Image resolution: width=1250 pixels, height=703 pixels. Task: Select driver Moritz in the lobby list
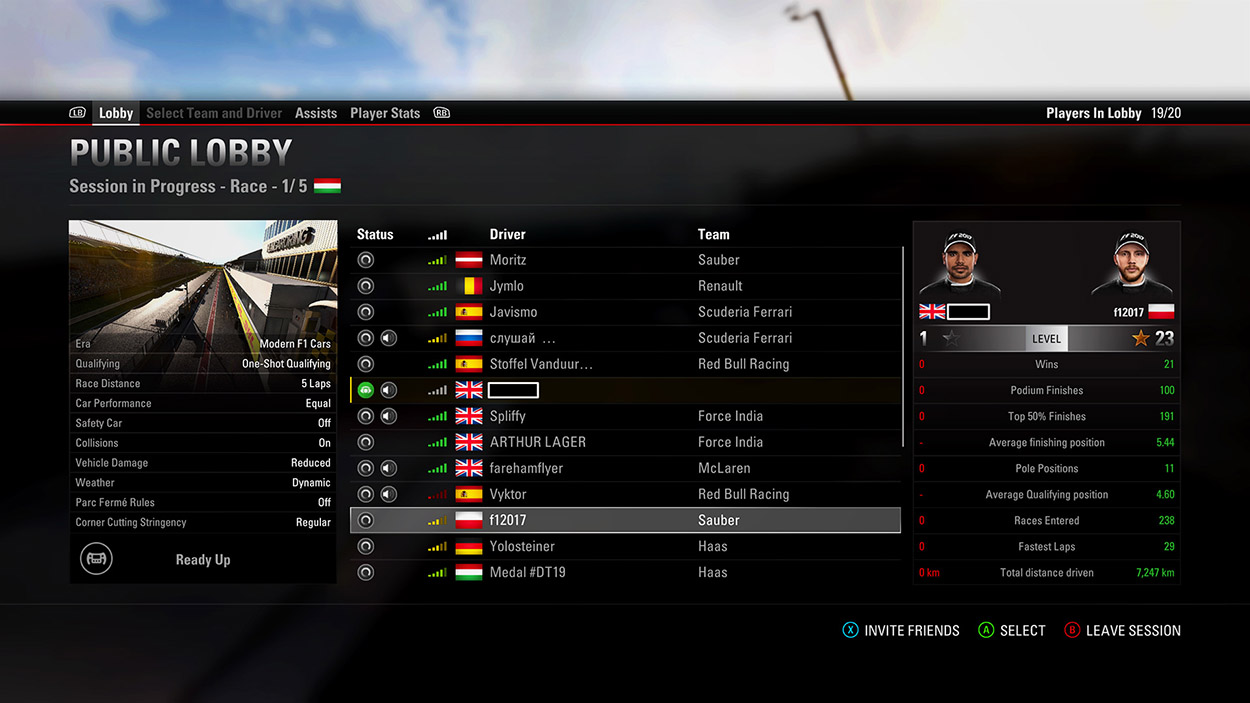pyautogui.click(x=625, y=260)
